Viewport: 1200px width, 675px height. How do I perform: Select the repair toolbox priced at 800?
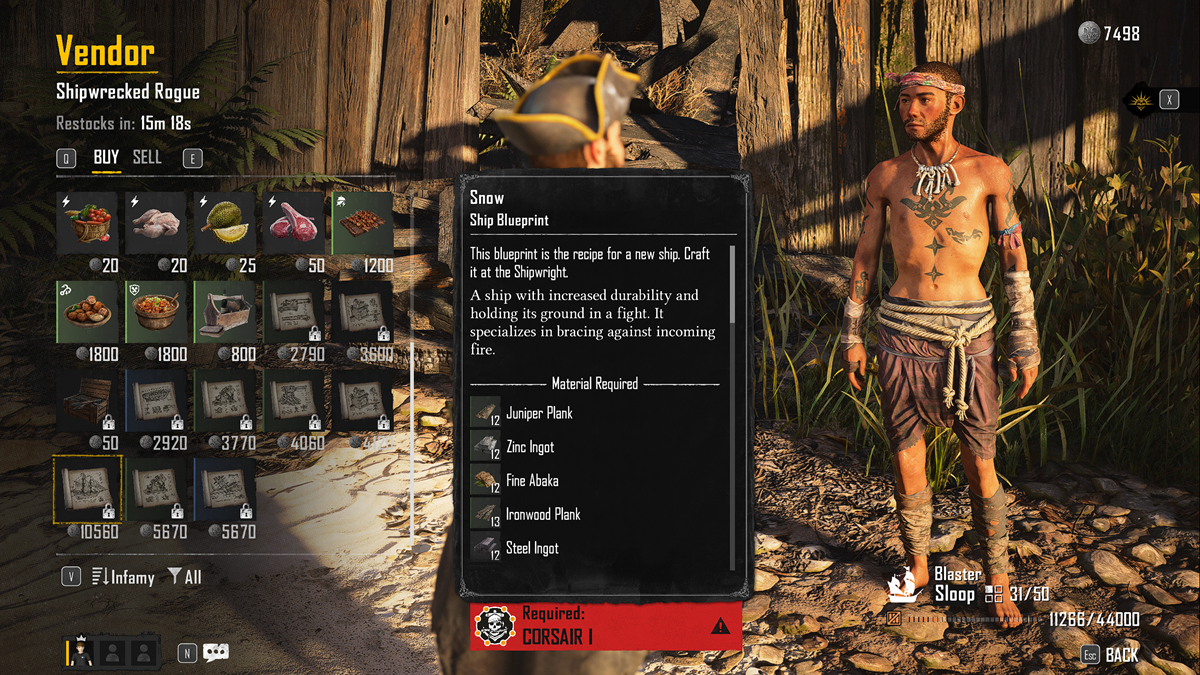click(224, 312)
